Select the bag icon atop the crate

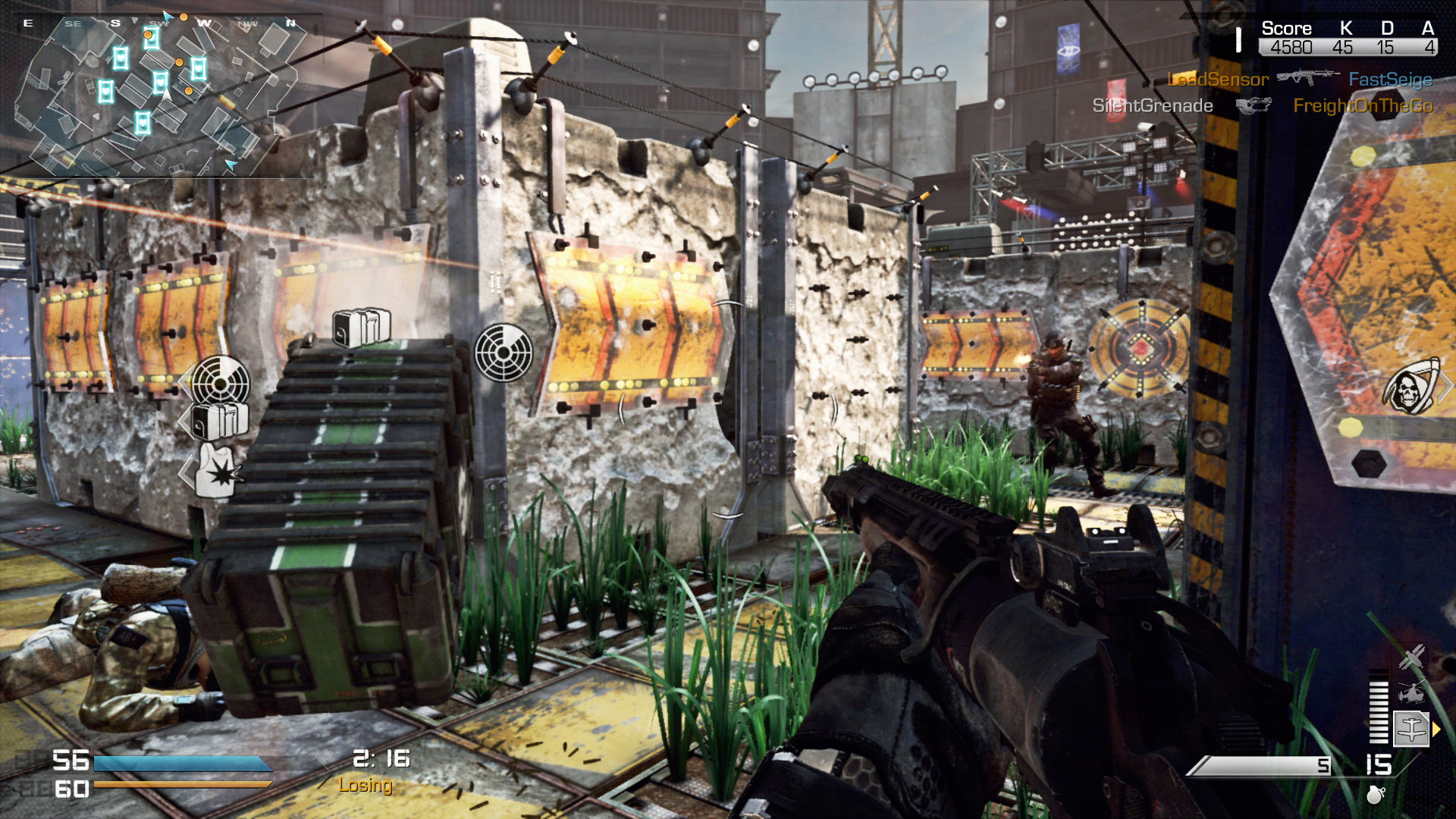[362, 327]
